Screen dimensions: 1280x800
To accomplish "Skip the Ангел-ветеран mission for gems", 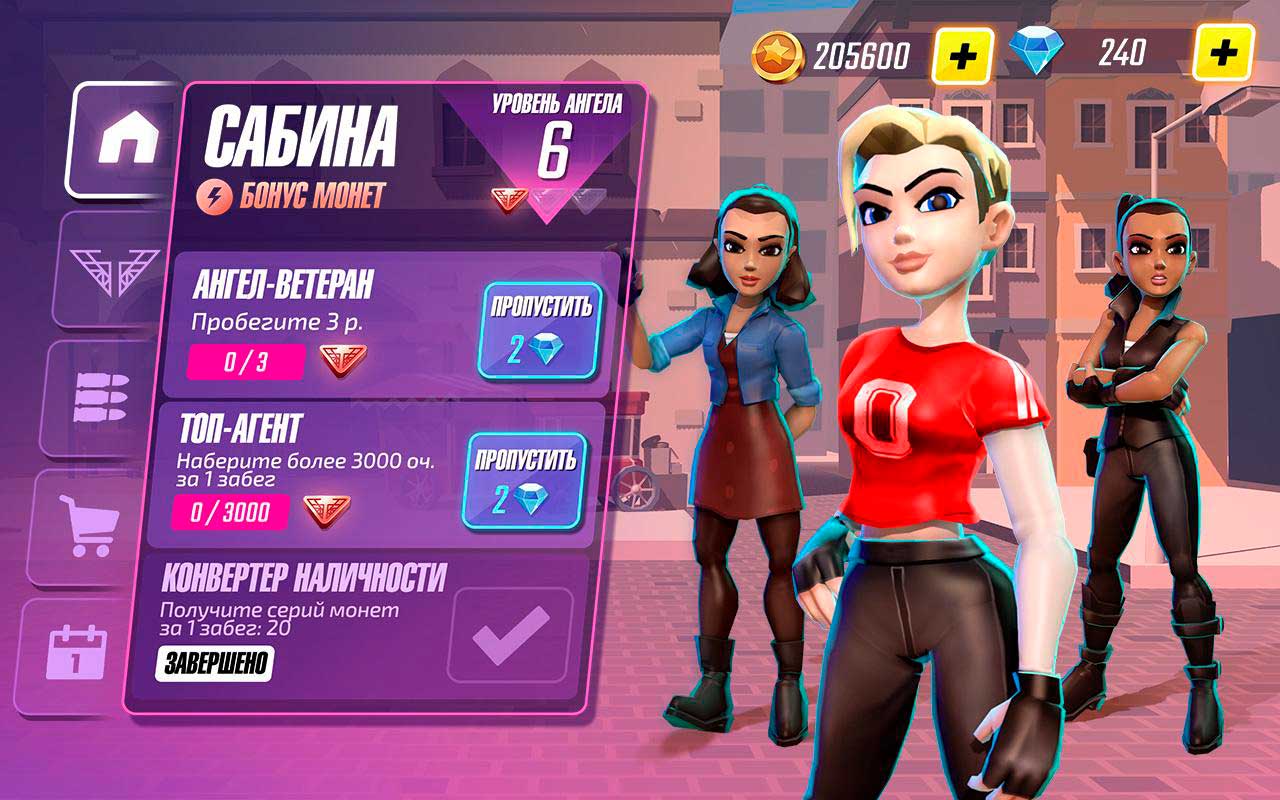I will point(541,330).
